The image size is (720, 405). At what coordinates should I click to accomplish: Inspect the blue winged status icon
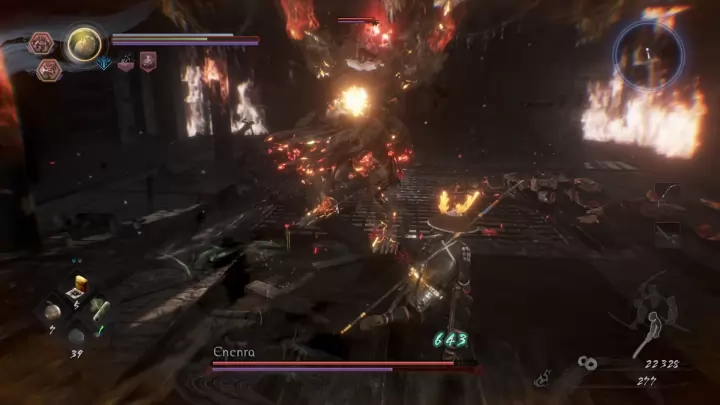(105, 63)
